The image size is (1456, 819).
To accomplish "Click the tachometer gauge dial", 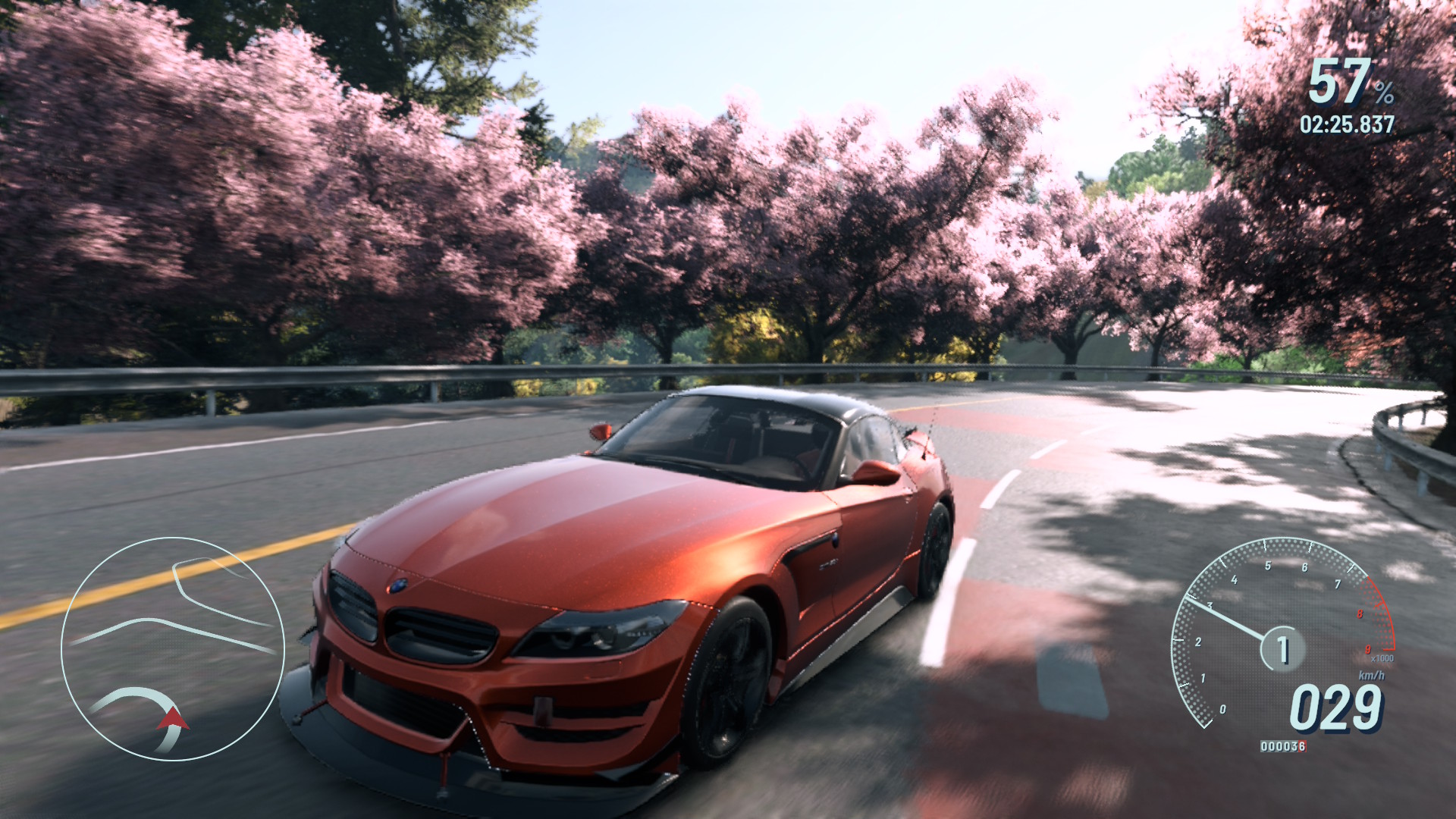I will pyautogui.click(x=1282, y=633).
